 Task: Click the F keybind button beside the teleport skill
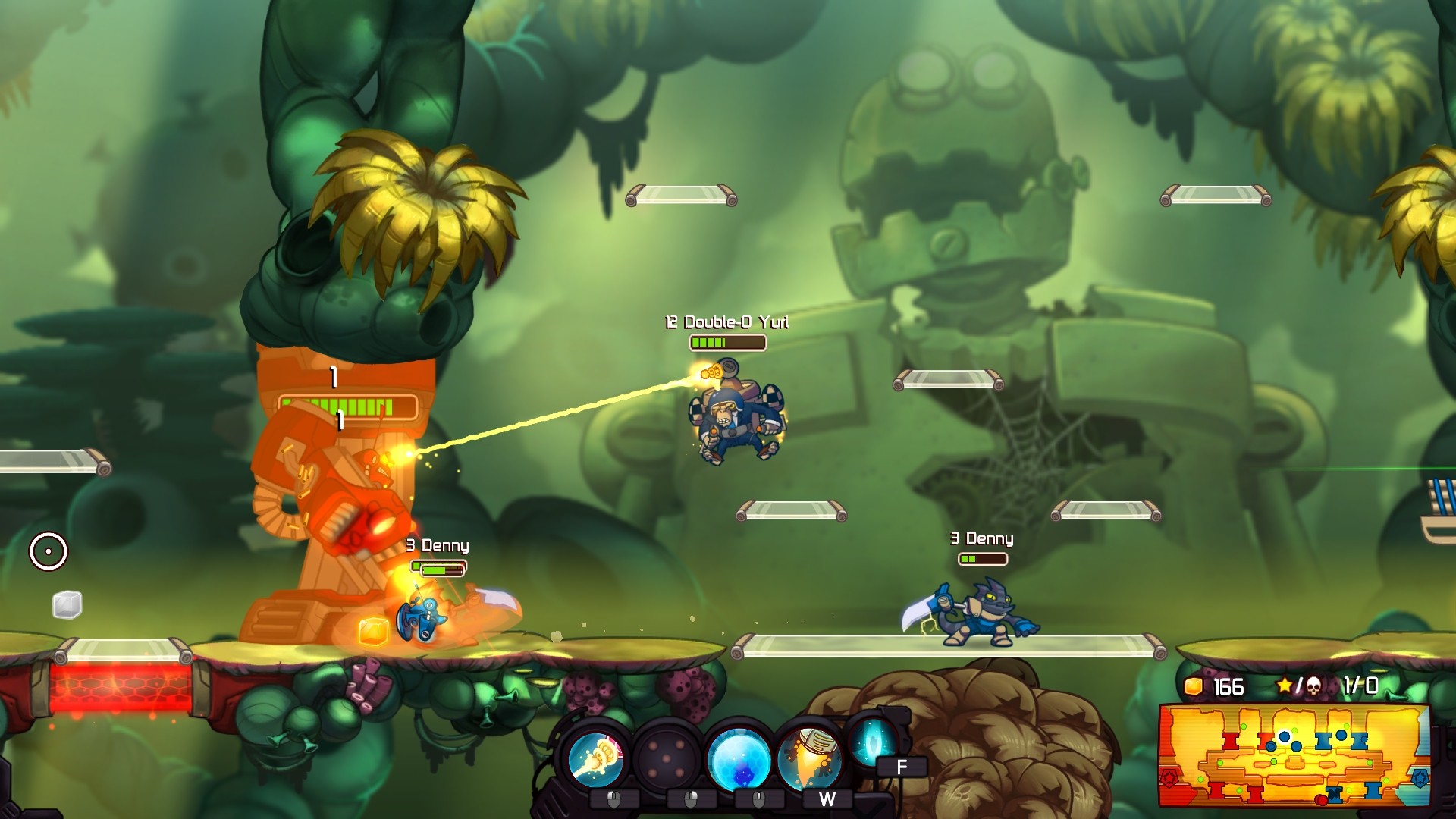[902, 766]
